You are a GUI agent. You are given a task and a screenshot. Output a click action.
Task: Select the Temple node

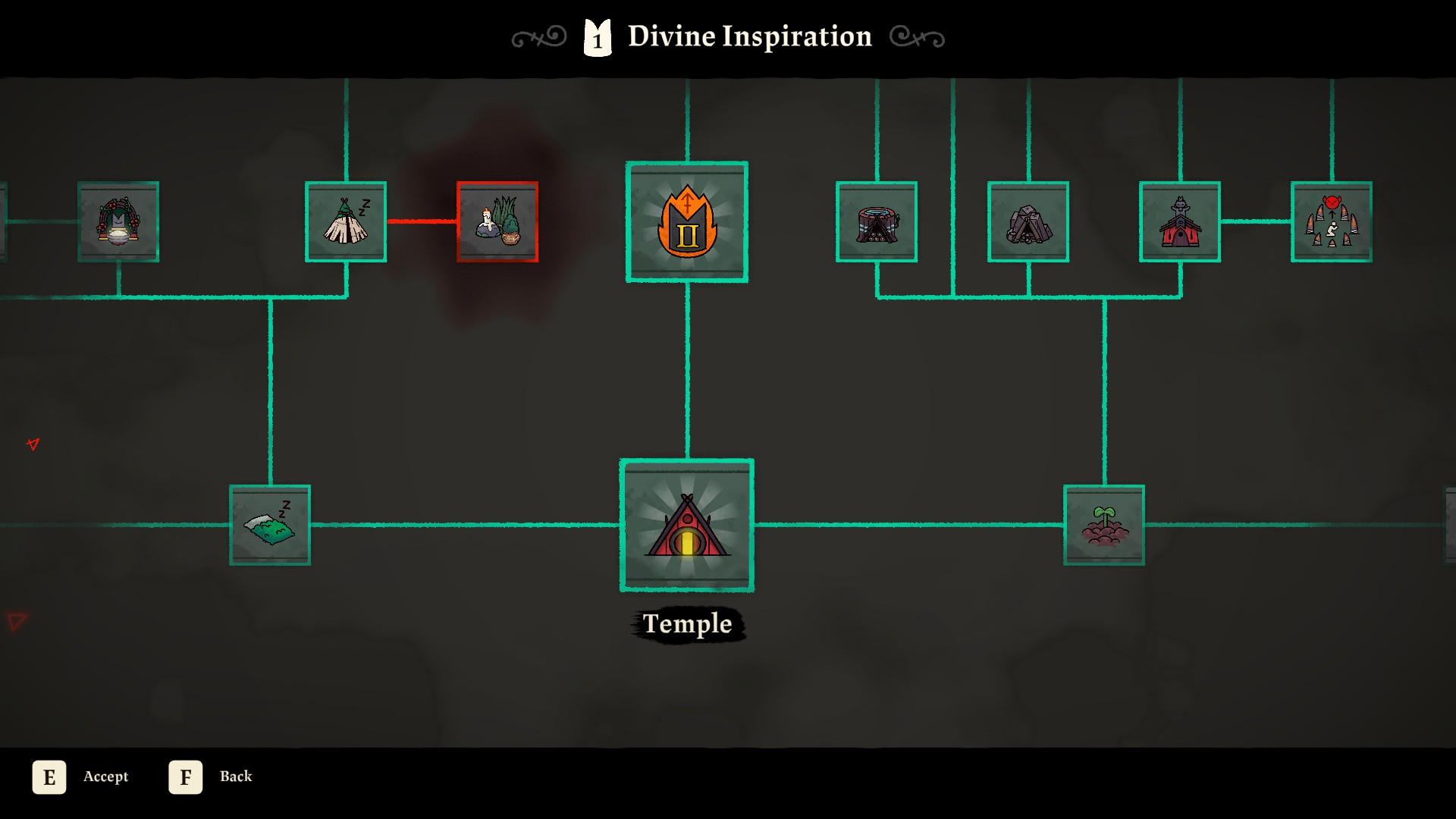[686, 526]
